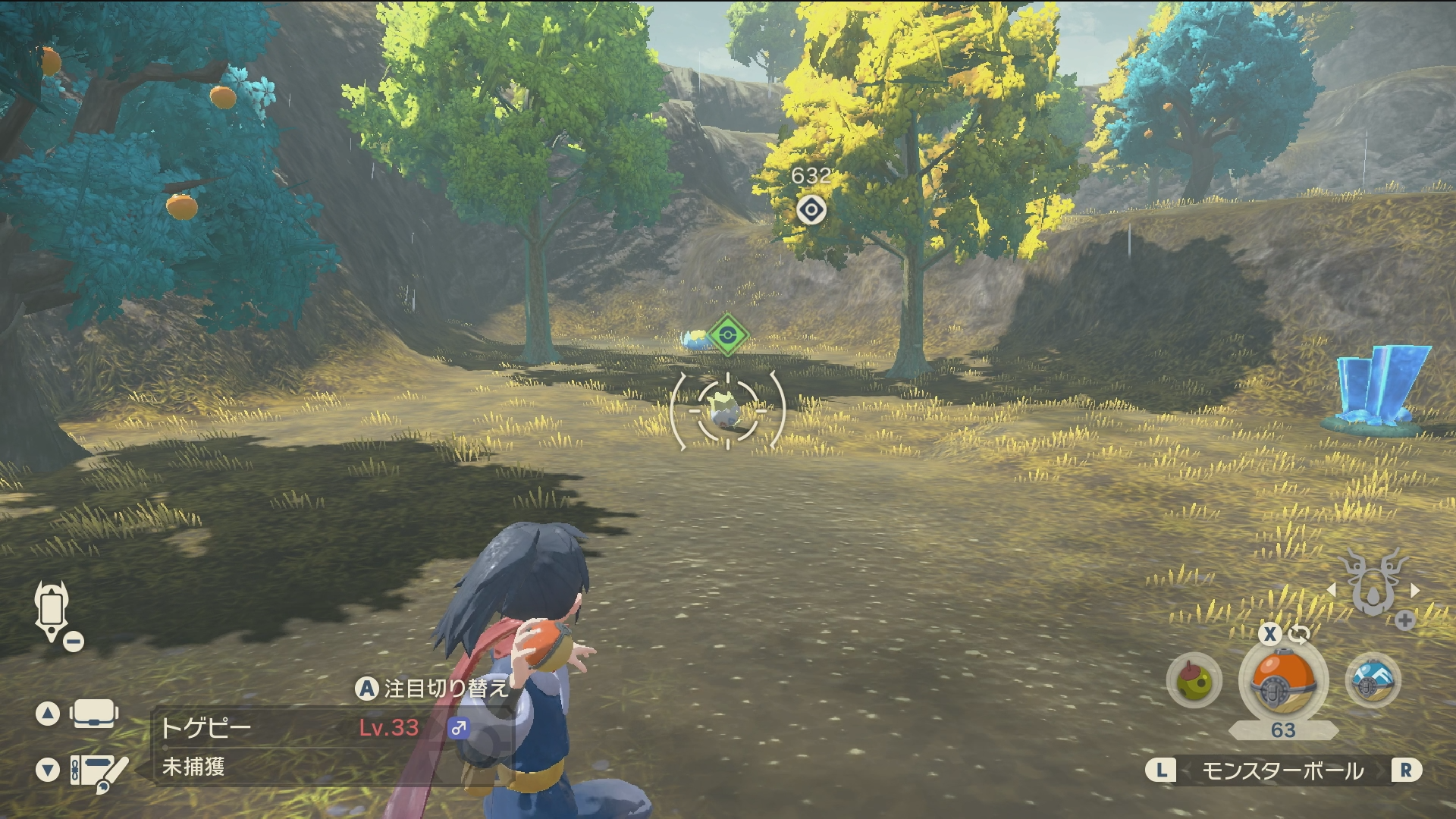
Task: Open the notes and crafting pencil icon
Action: (x=99, y=771)
